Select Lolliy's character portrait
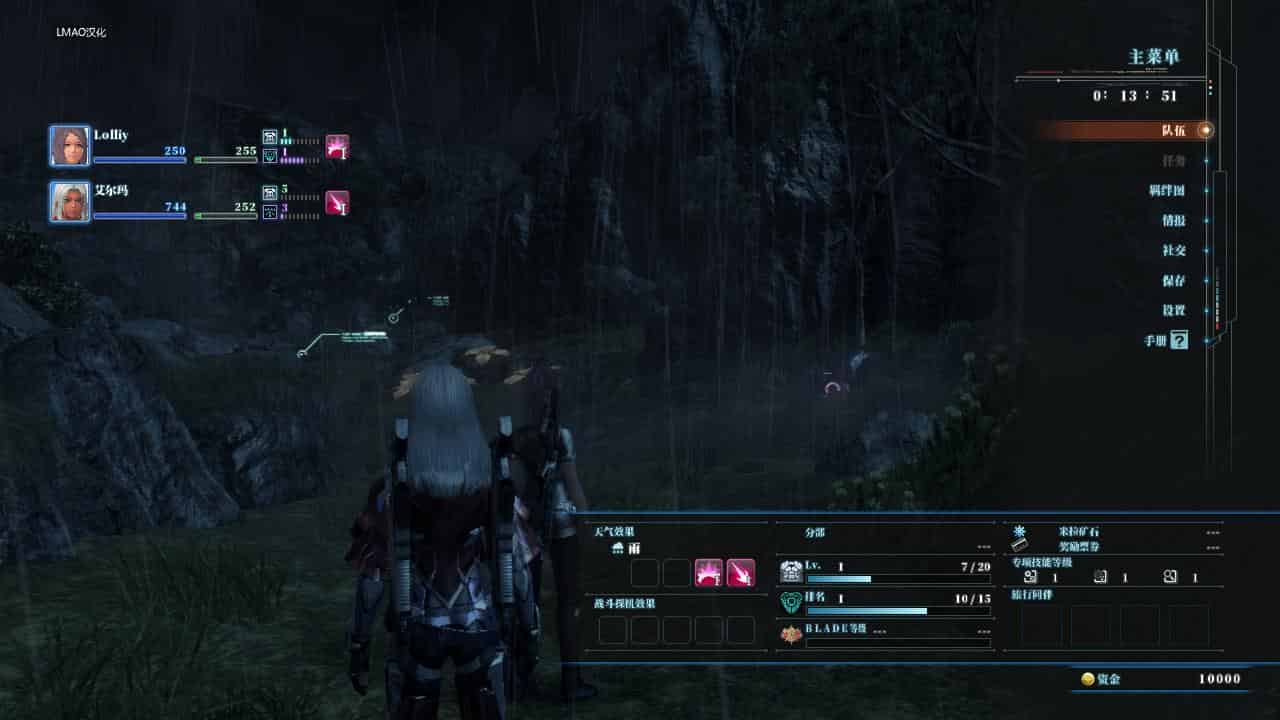The height and width of the screenshot is (720, 1280). click(70, 146)
